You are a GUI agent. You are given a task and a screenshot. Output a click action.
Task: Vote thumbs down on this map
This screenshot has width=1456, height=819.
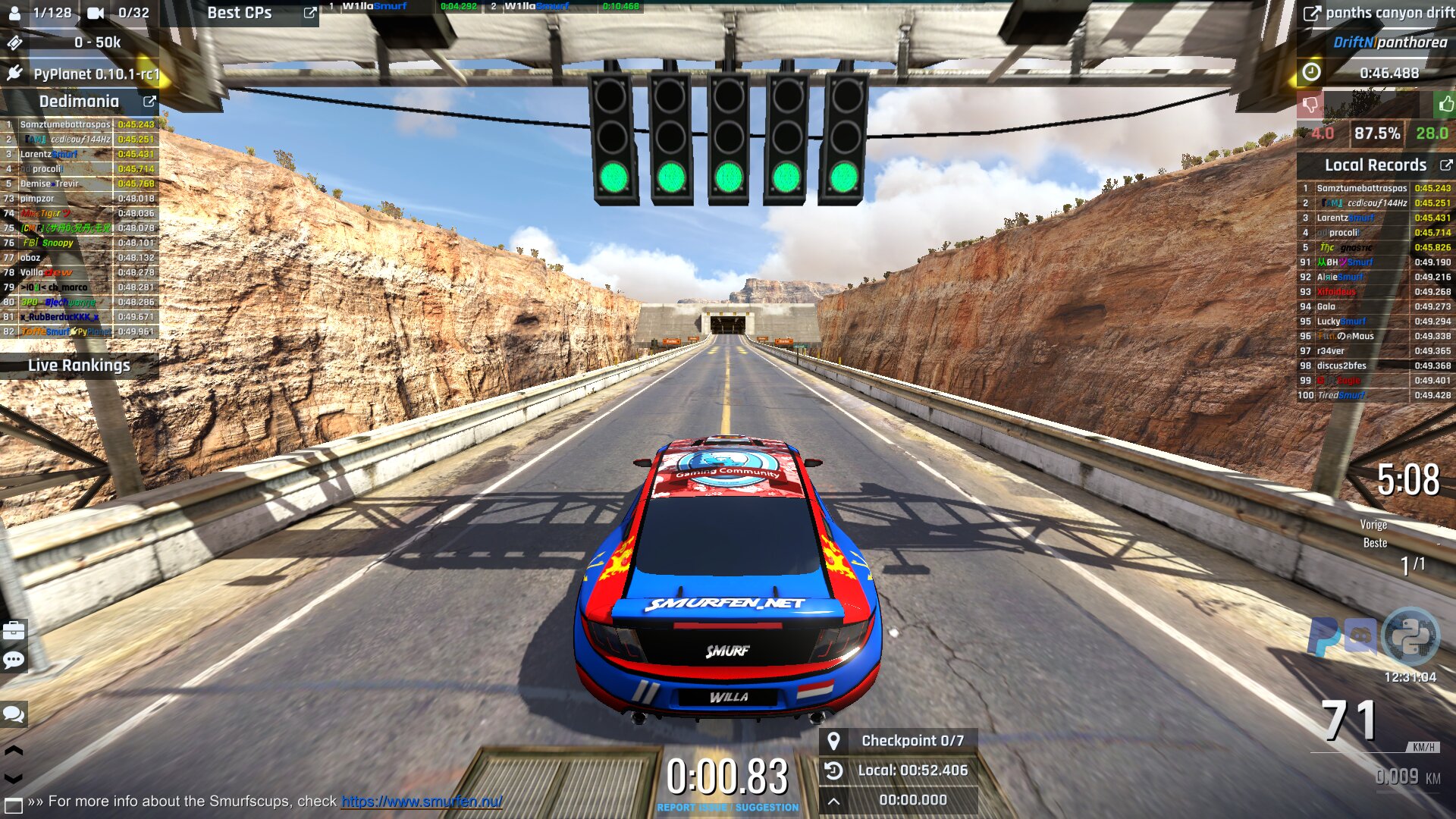coord(1310,104)
